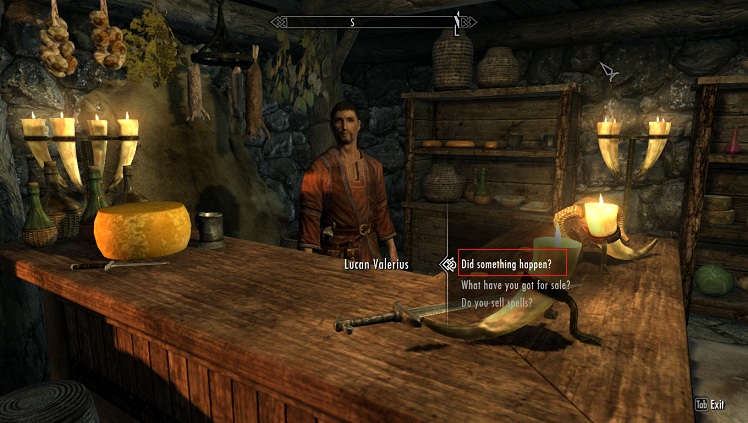748x423 pixels.
Task: Ask "Did something happen?"
Action: (512, 264)
